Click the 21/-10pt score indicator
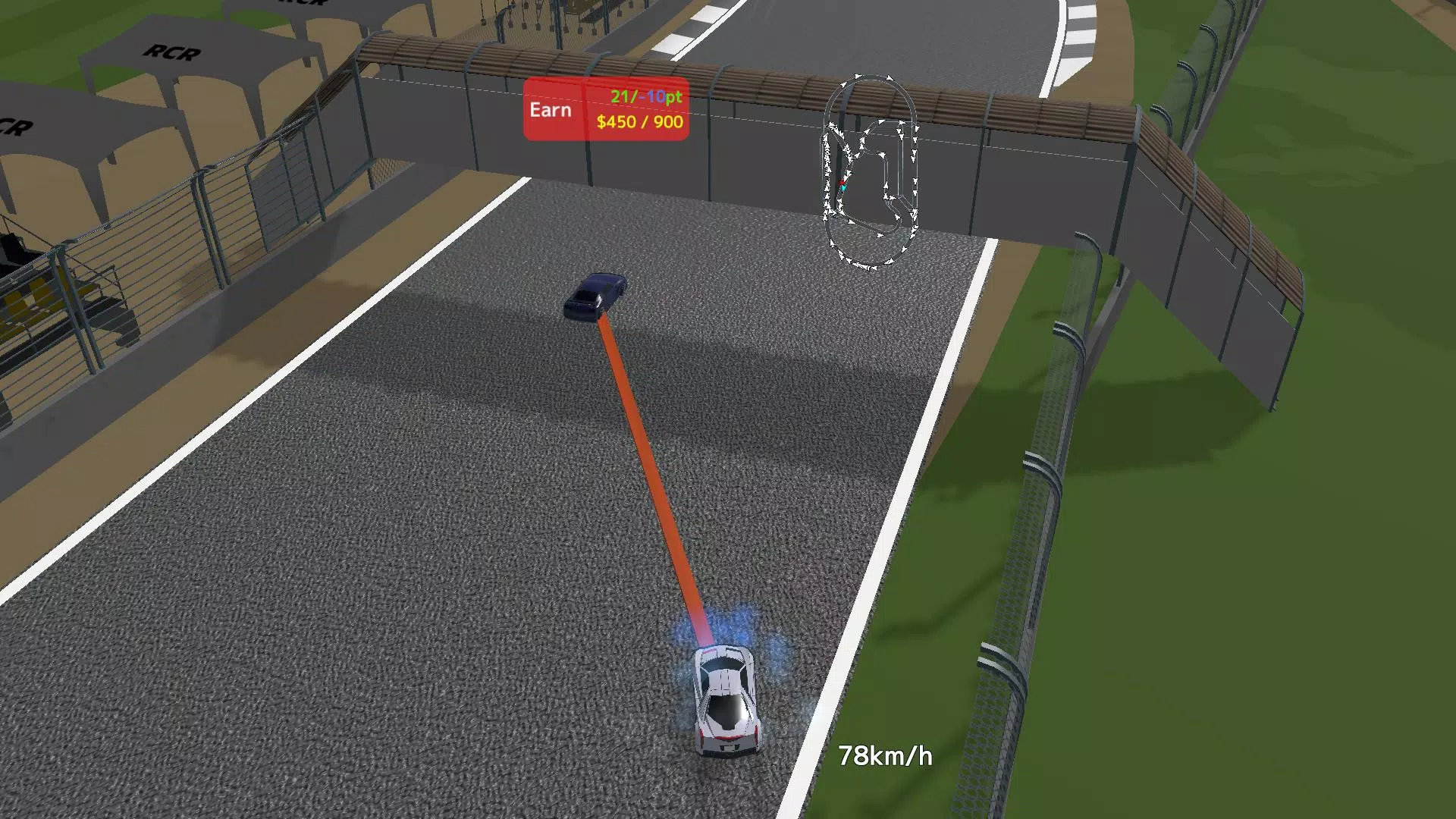Viewport: 1456px width, 819px height. tap(643, 96)
